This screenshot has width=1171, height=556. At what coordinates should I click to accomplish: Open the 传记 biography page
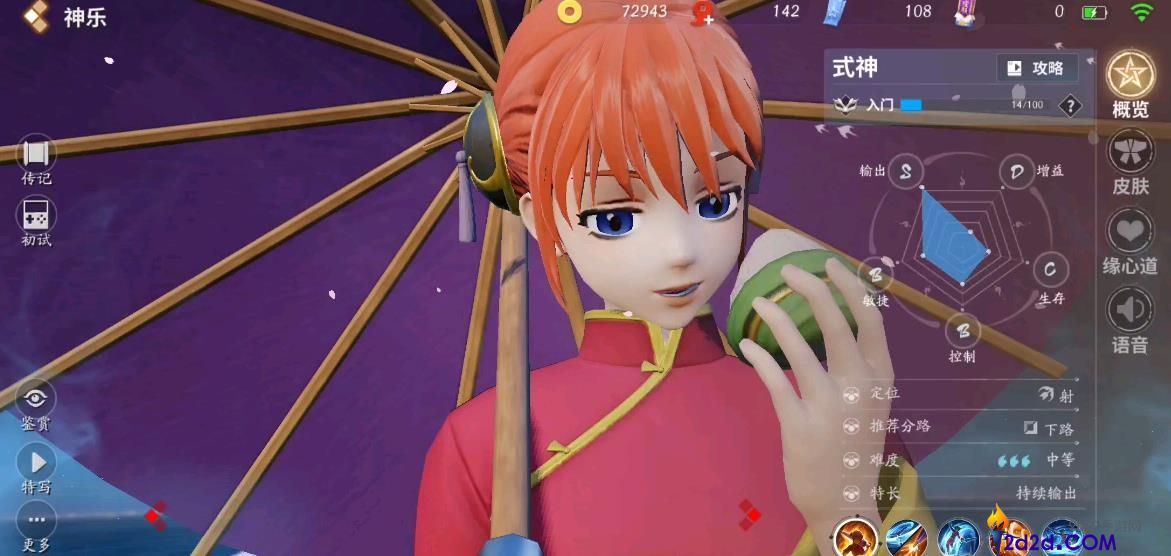pos(37,155)
